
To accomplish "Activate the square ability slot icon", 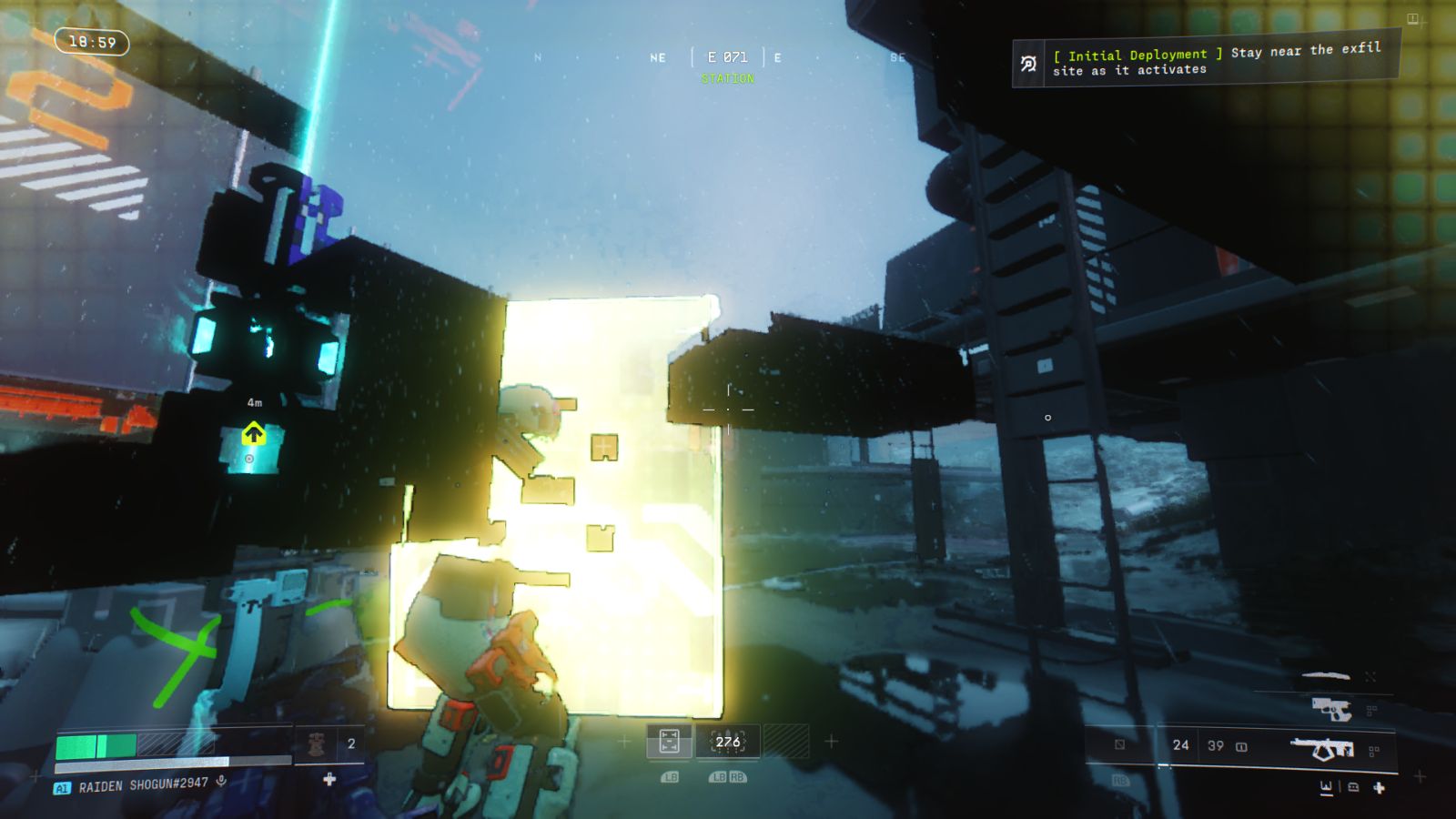I will [x=669, y=742].
